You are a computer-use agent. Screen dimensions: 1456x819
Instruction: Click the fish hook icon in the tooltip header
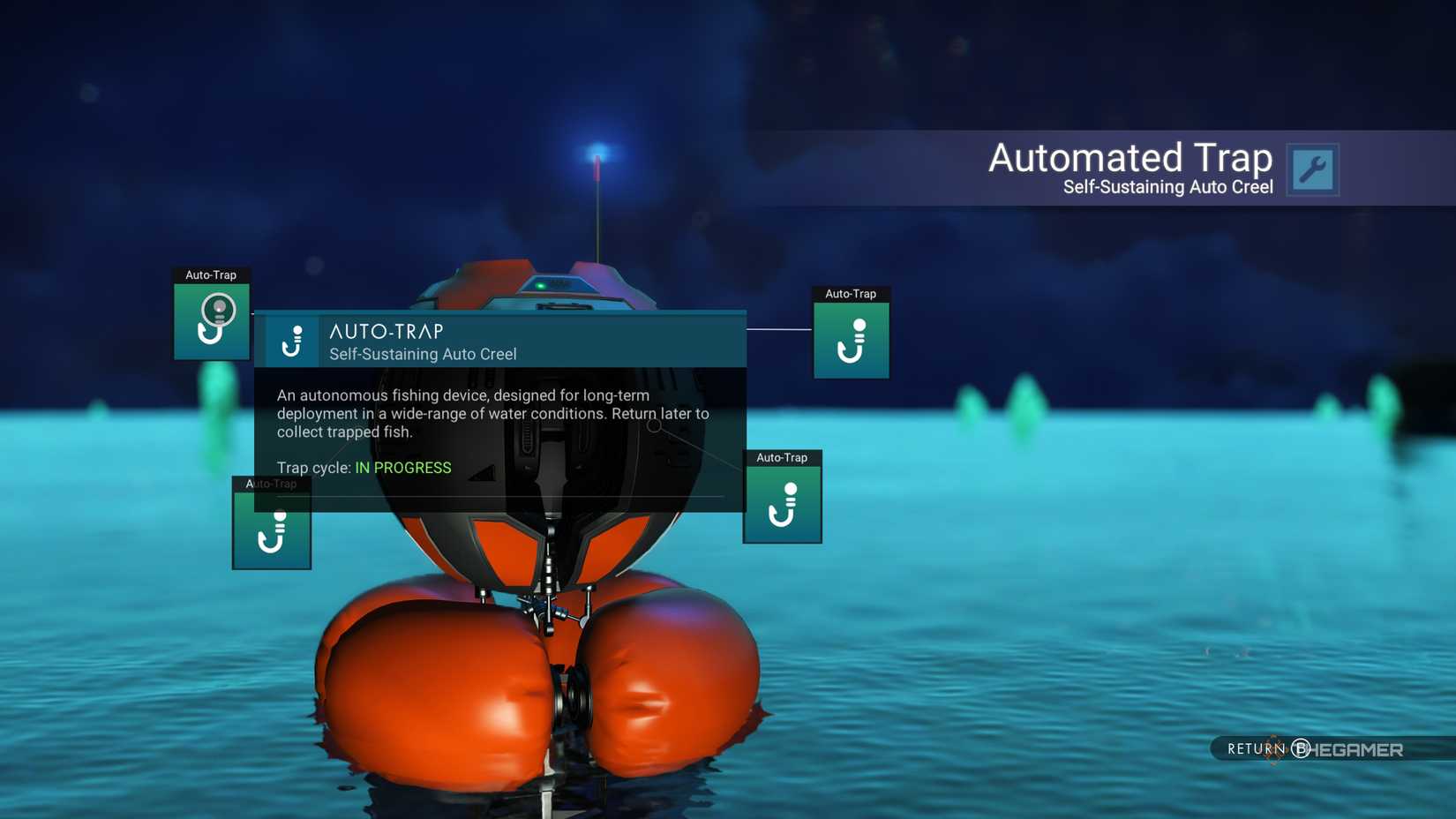[x=292, y=342]
